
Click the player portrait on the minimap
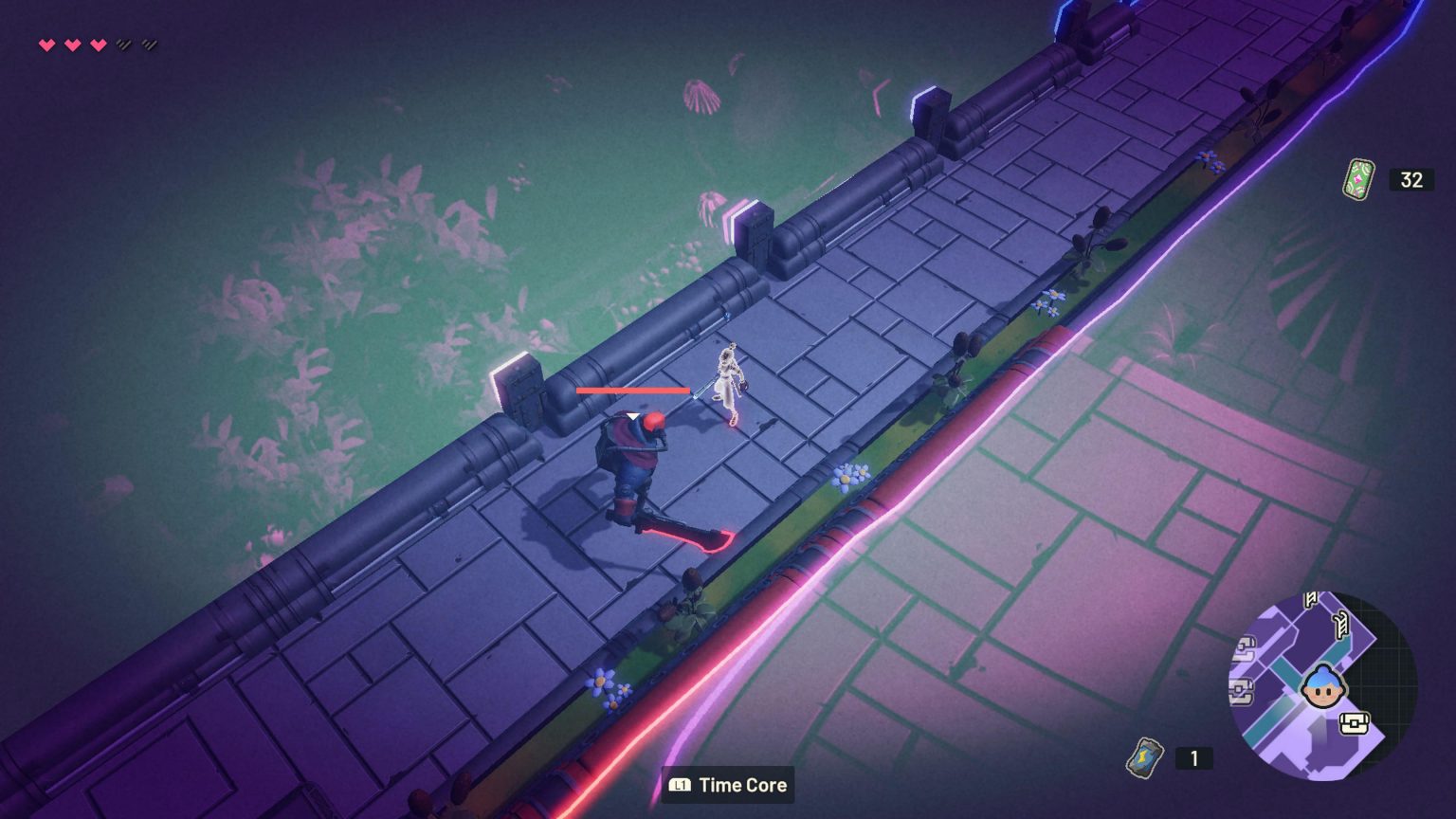1323,686
